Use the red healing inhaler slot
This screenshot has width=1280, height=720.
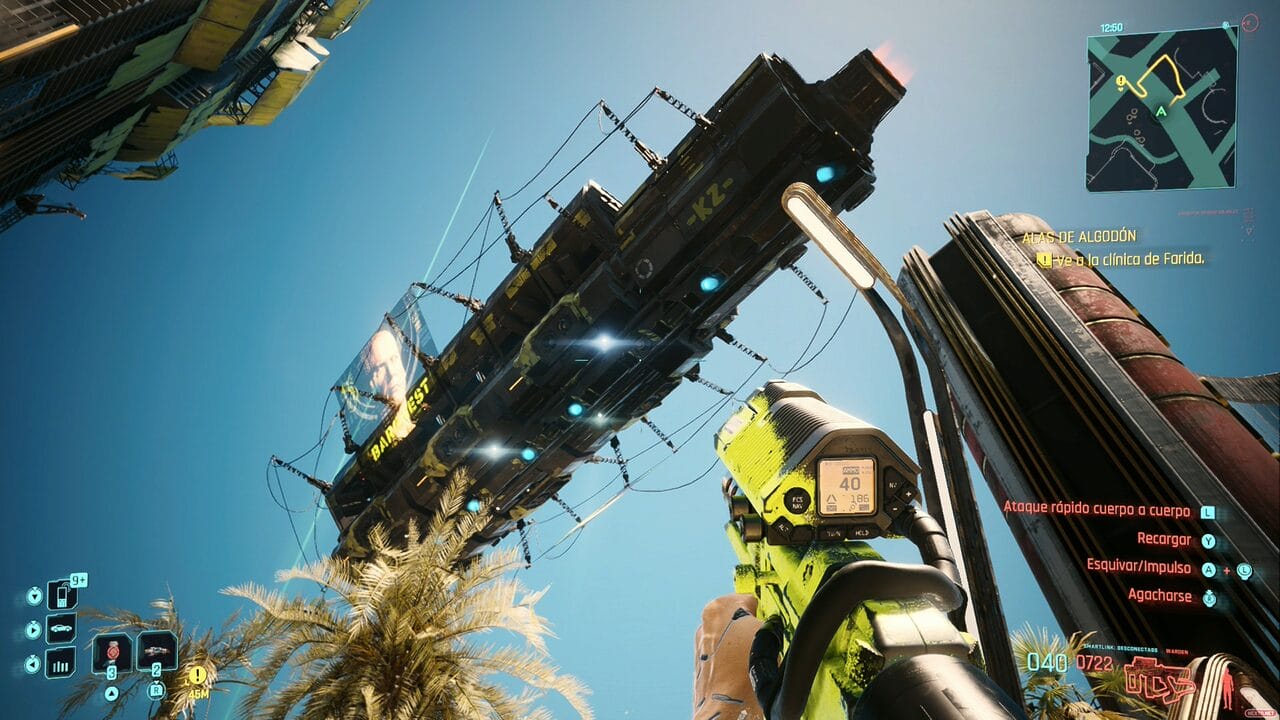pos(112,653)
